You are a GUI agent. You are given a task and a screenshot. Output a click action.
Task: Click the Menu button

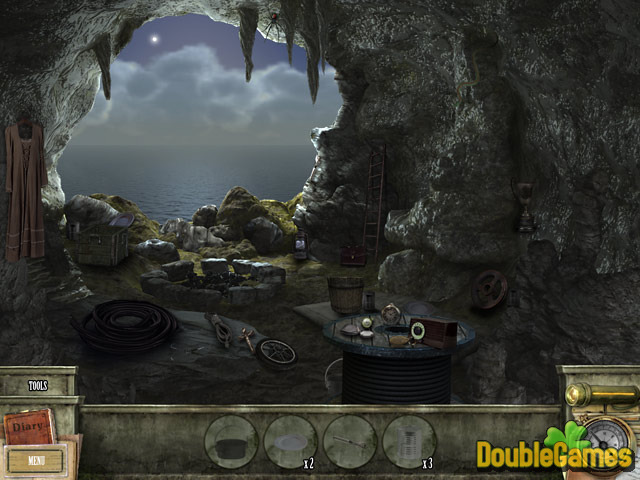pyautogui.click(x=36, y=461)
